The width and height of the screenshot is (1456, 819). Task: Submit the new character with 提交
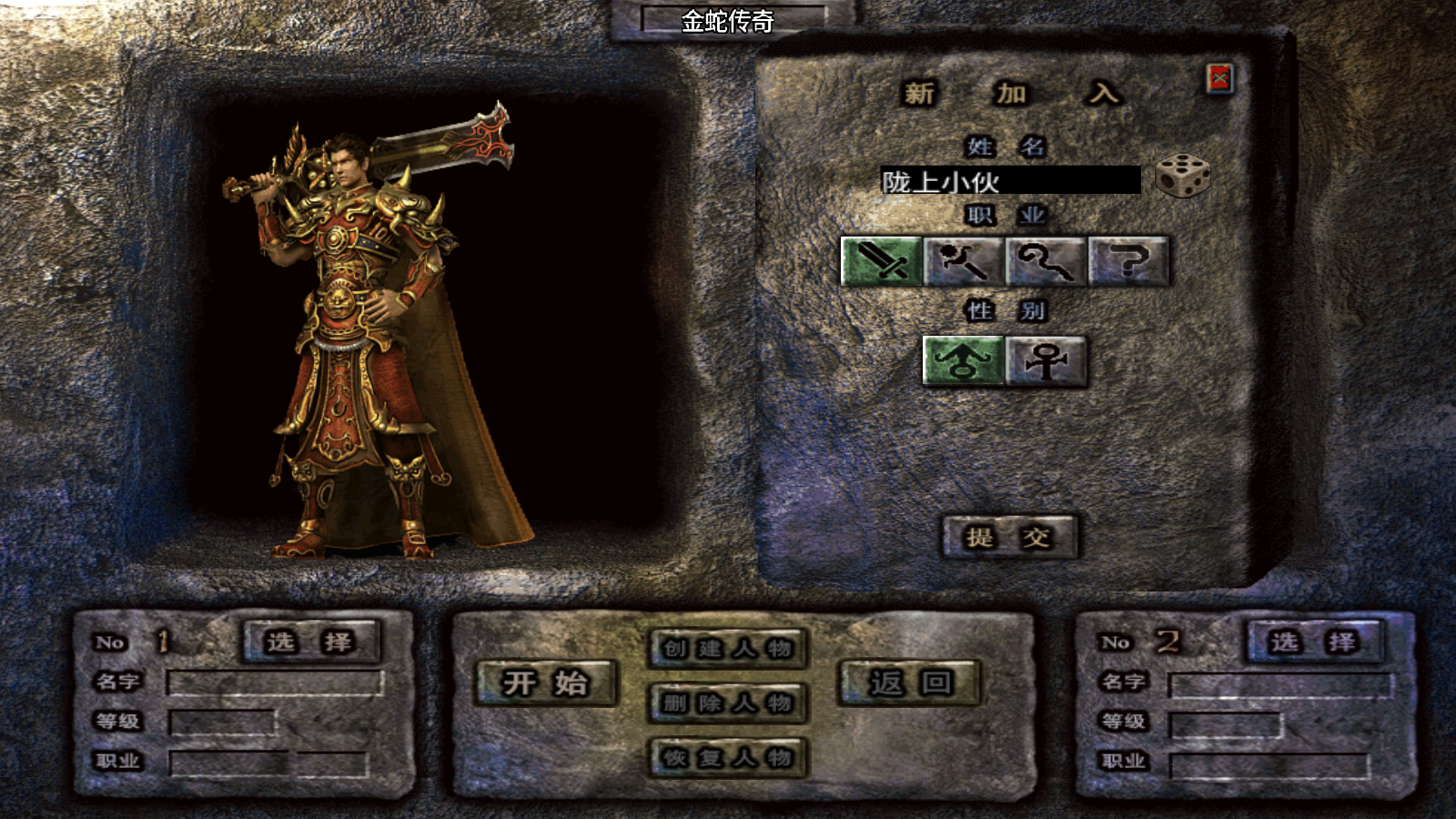pyautogui.click(x=1009, y=537)
